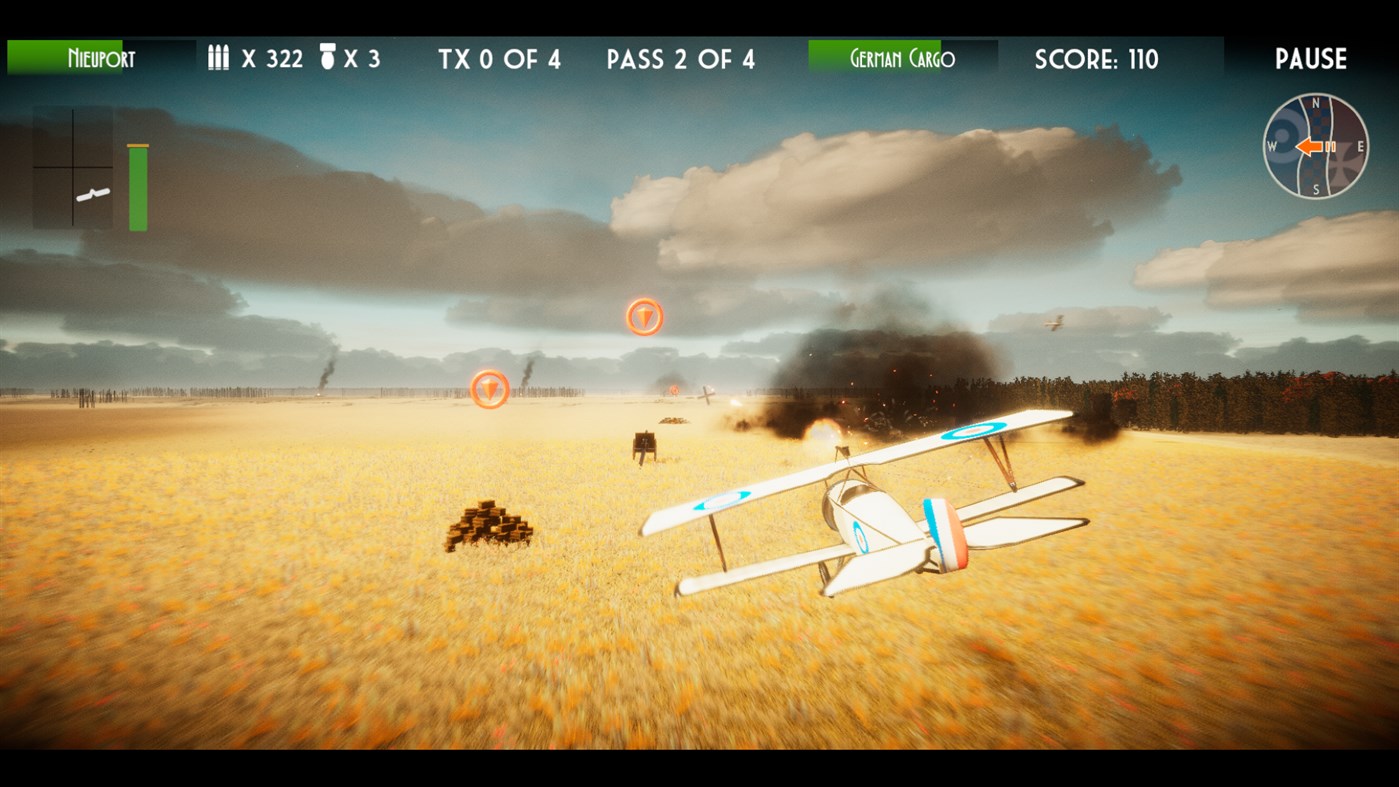The image size is (1399, 787).
Task: Select the Nieuport name label
Action: [102, 59]
